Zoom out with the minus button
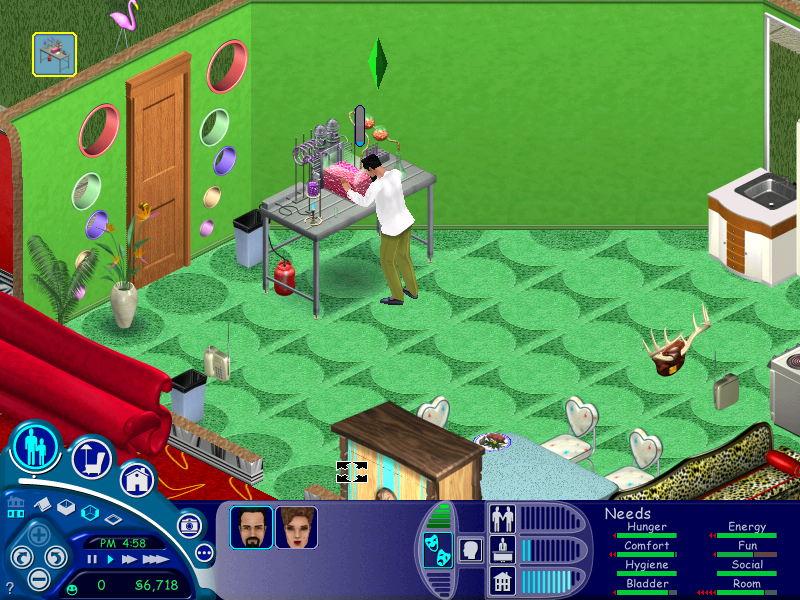Image resolution: width=800 pixels, height=600 pixels. tap(38, 578)
